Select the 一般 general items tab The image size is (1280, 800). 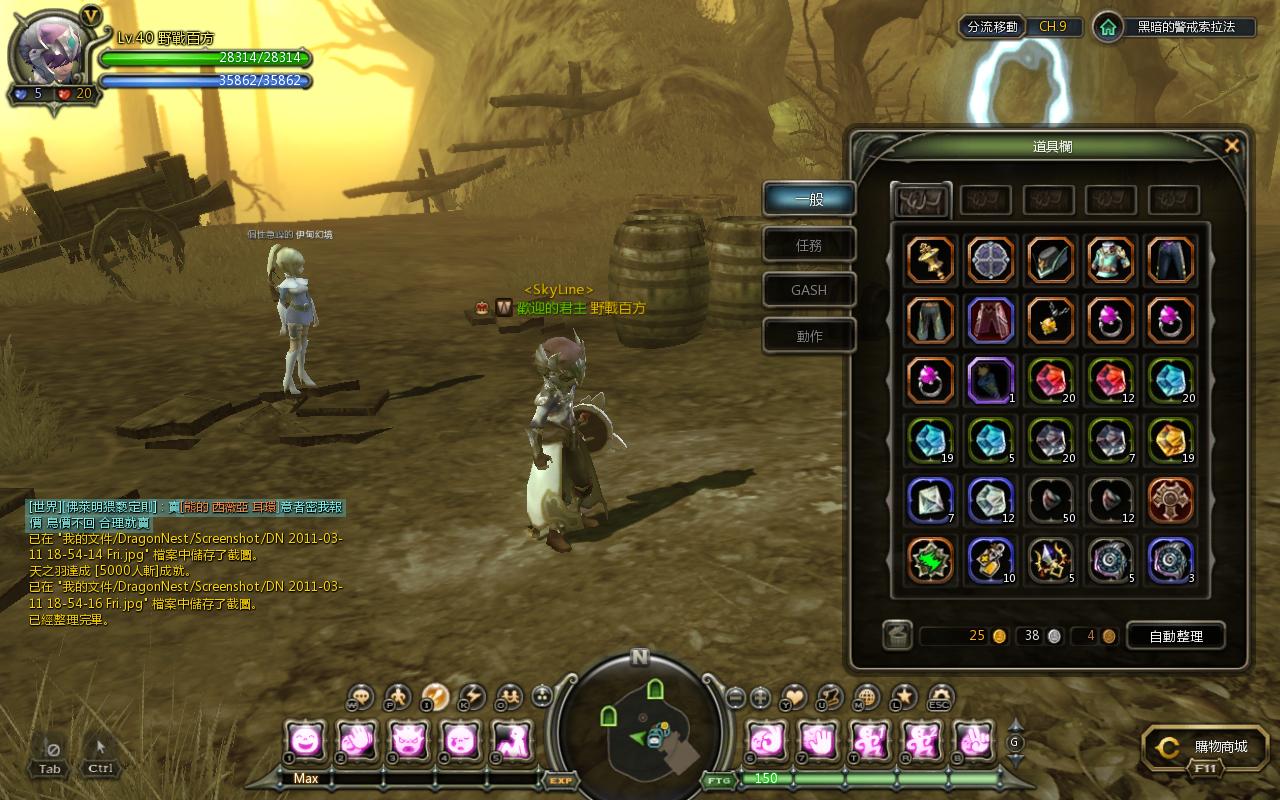pyautogui.click(x=809, y=199)
